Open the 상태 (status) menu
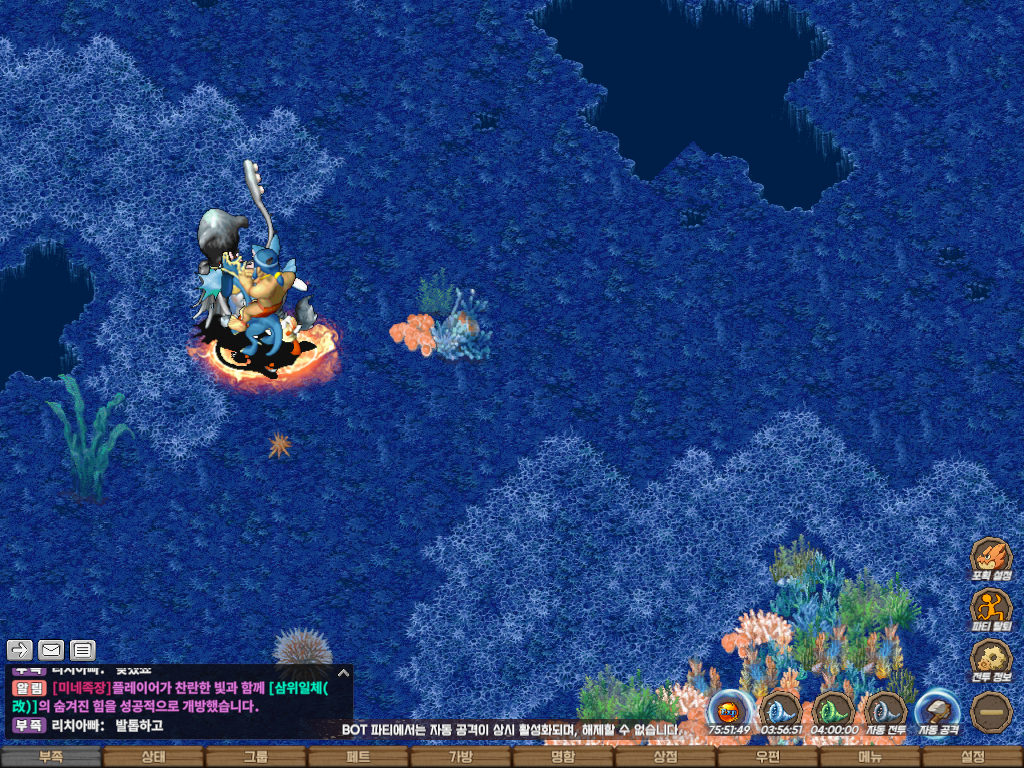The height and width of the screenshot is (768, 1024). pyautogui.click(x=153, y=757)
